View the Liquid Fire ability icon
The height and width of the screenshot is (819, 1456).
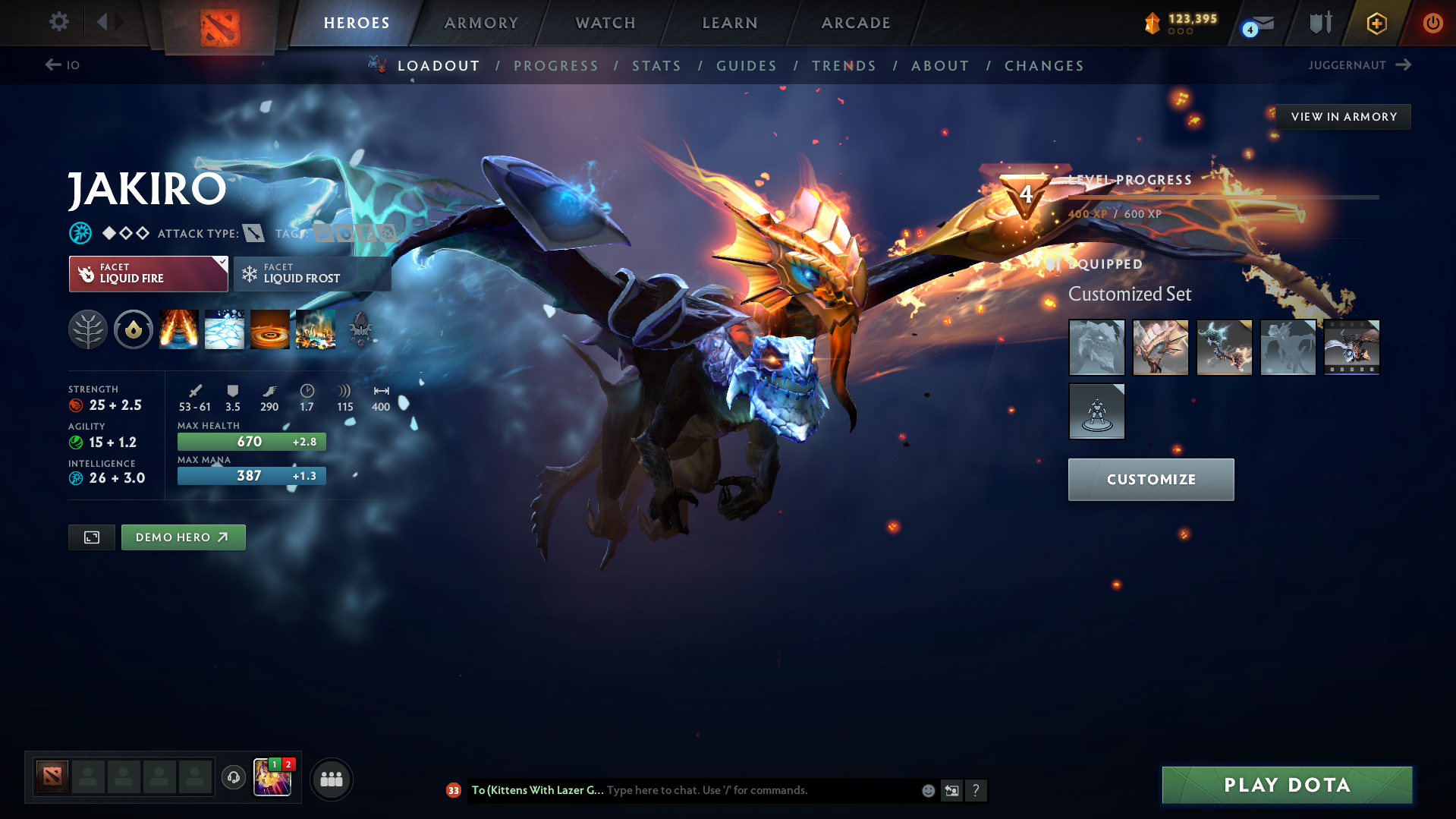270,329
